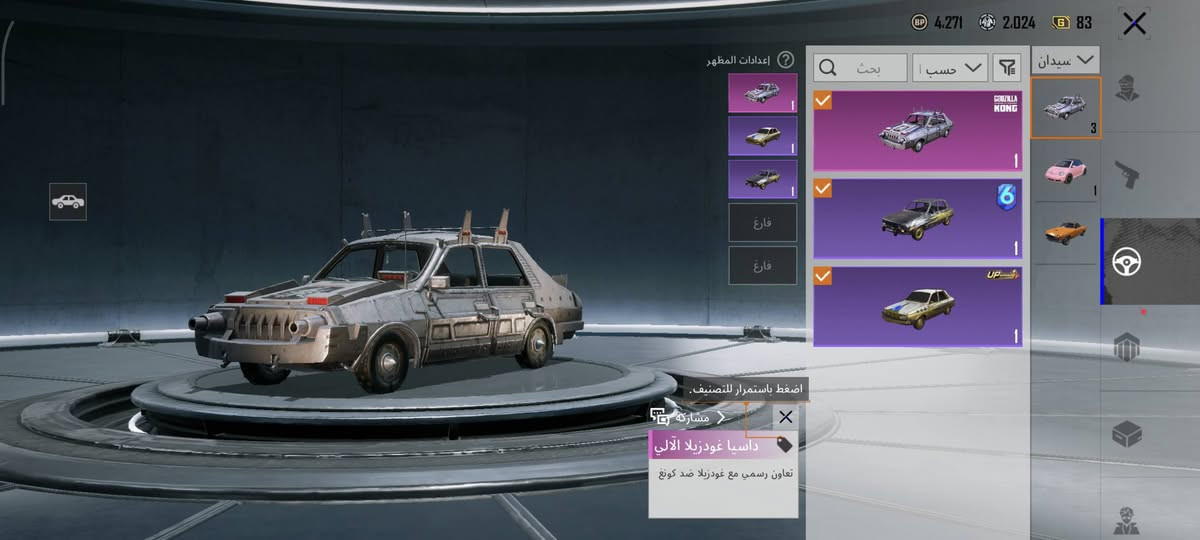Open the حسب sort dropdown
The height and width of the screenshot is (540, 1200).
point(950,68)
